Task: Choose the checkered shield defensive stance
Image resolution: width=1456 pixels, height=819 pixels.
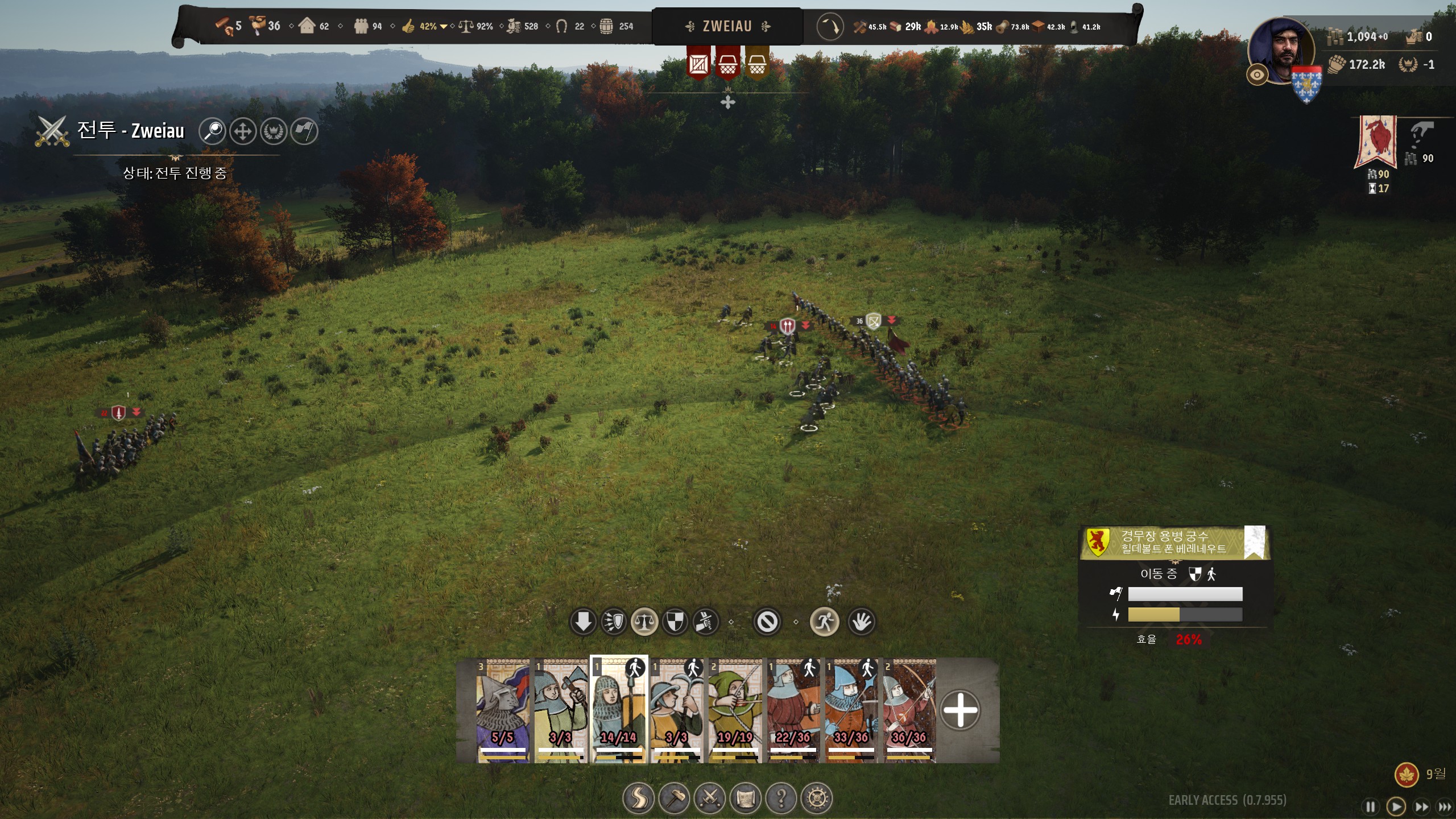Action: (675, 622)
